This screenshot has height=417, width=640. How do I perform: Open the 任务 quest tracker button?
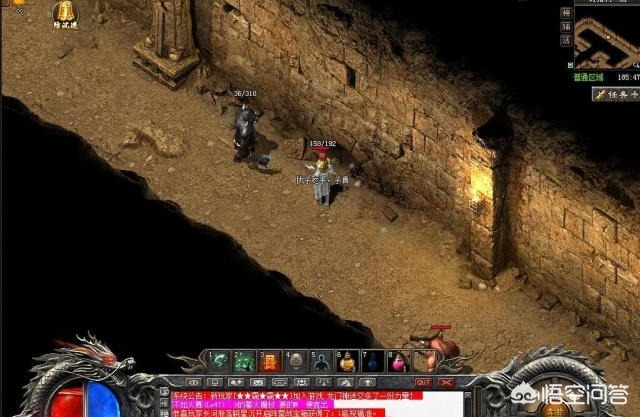(615, 95)
